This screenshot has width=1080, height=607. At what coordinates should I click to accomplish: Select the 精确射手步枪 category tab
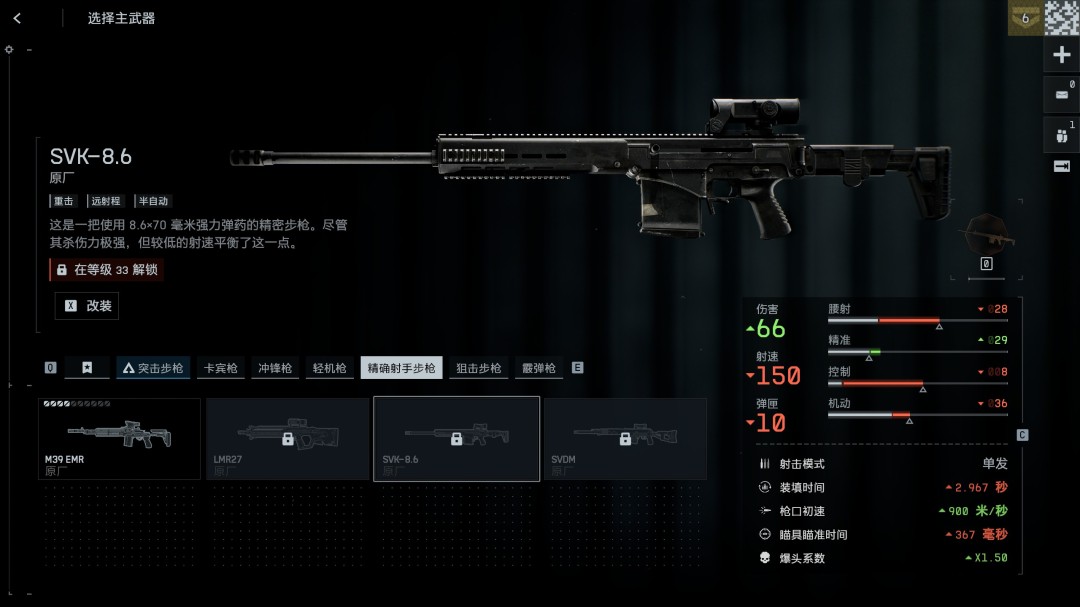(401, 368)
